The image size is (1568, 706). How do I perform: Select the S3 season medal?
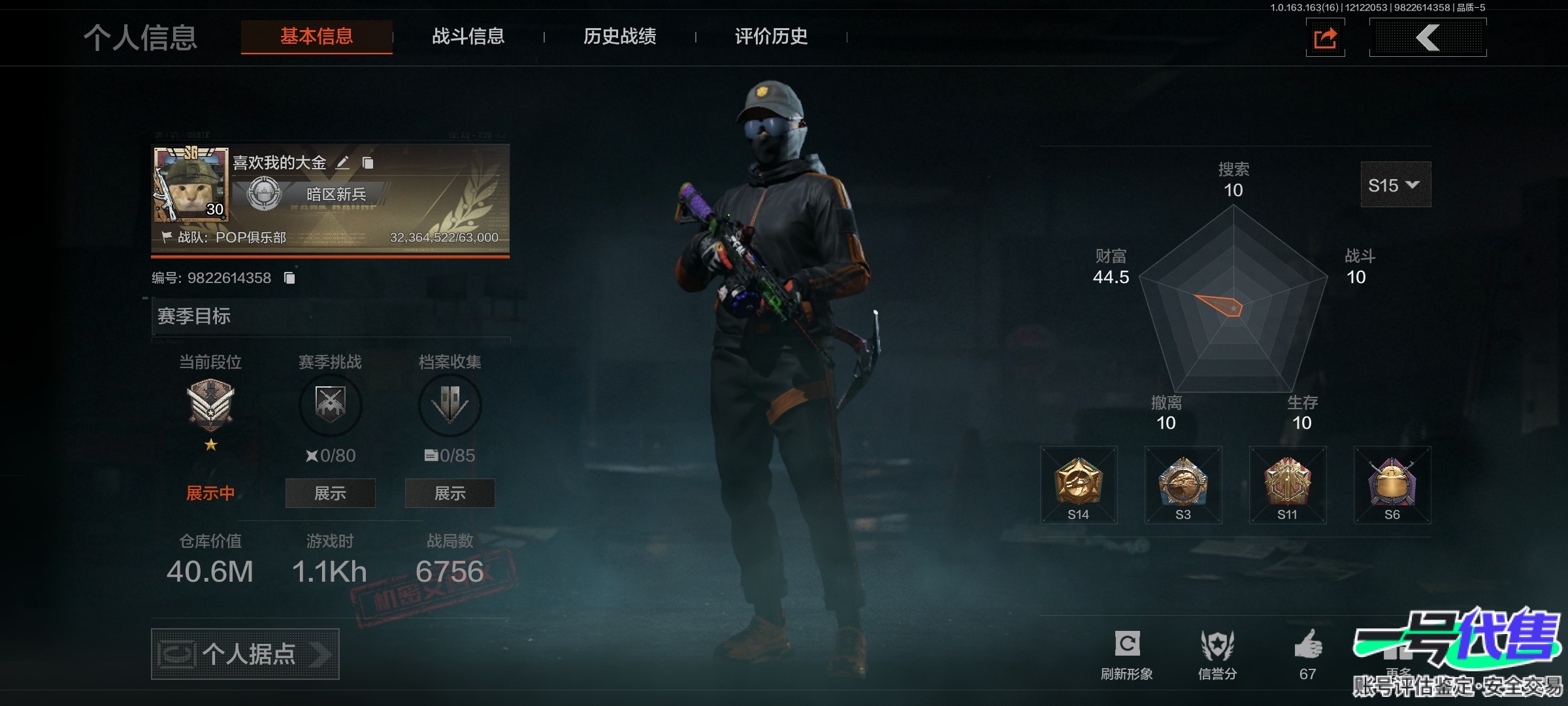click(1183, 485)
